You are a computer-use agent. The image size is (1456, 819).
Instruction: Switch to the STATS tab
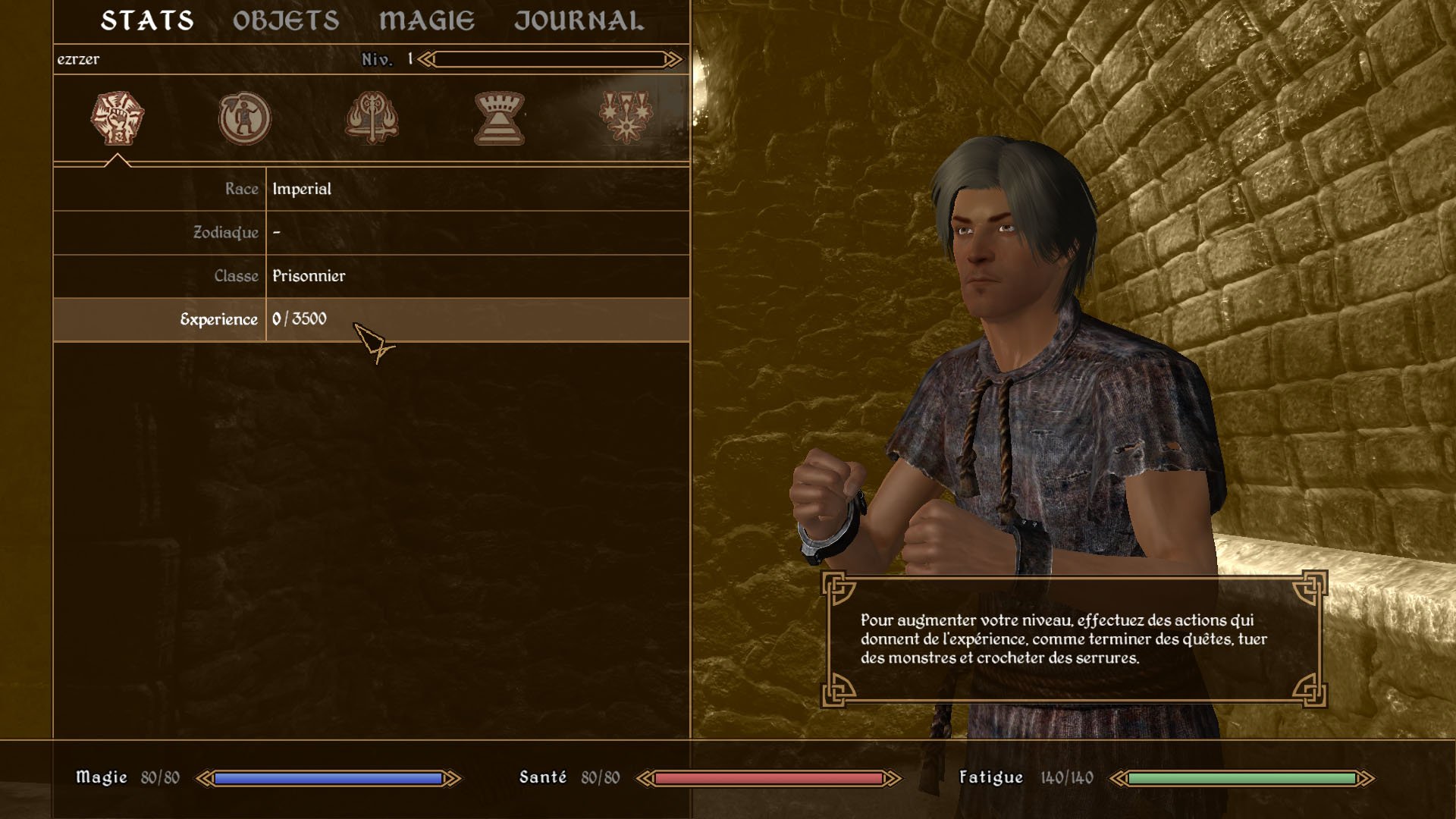pyautogui.click(x=147, y=21)
